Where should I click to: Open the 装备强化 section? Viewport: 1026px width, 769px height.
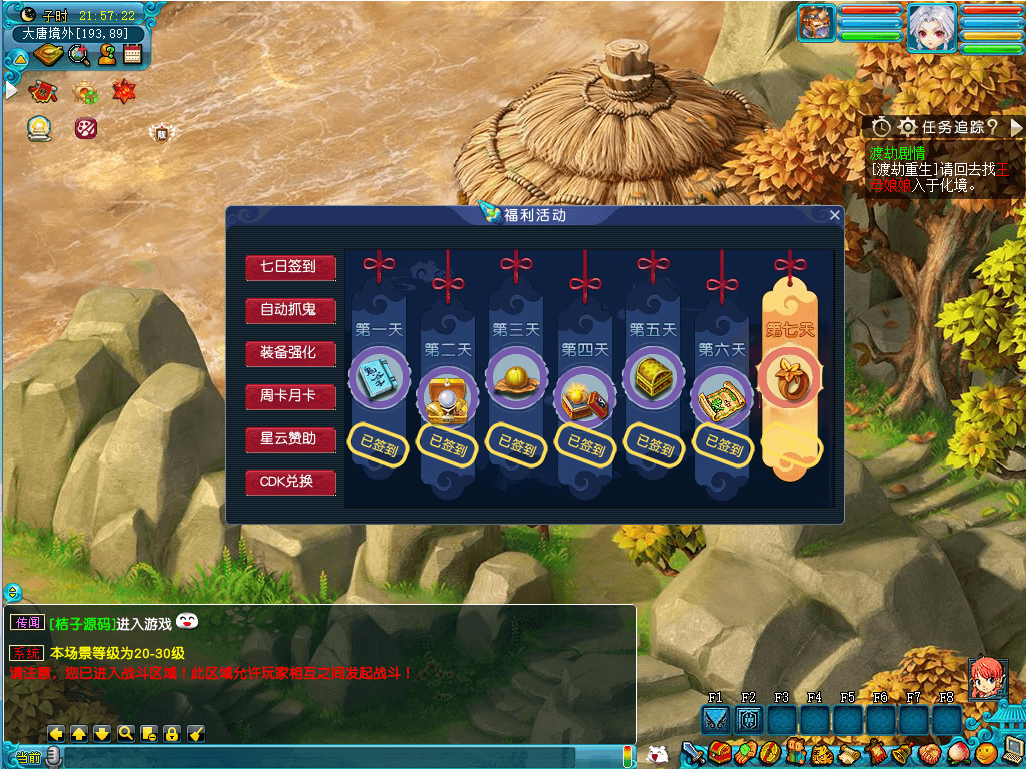point(289,353)
